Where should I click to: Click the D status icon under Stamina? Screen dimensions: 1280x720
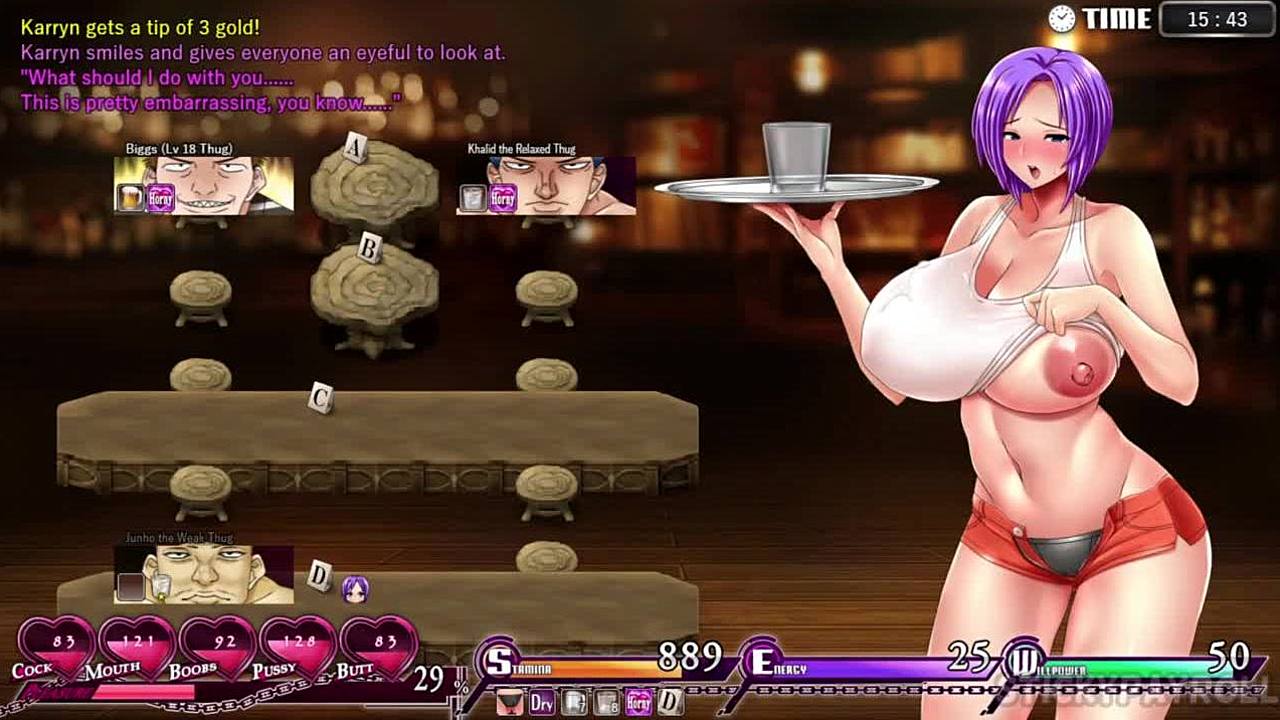pos(669,702)
